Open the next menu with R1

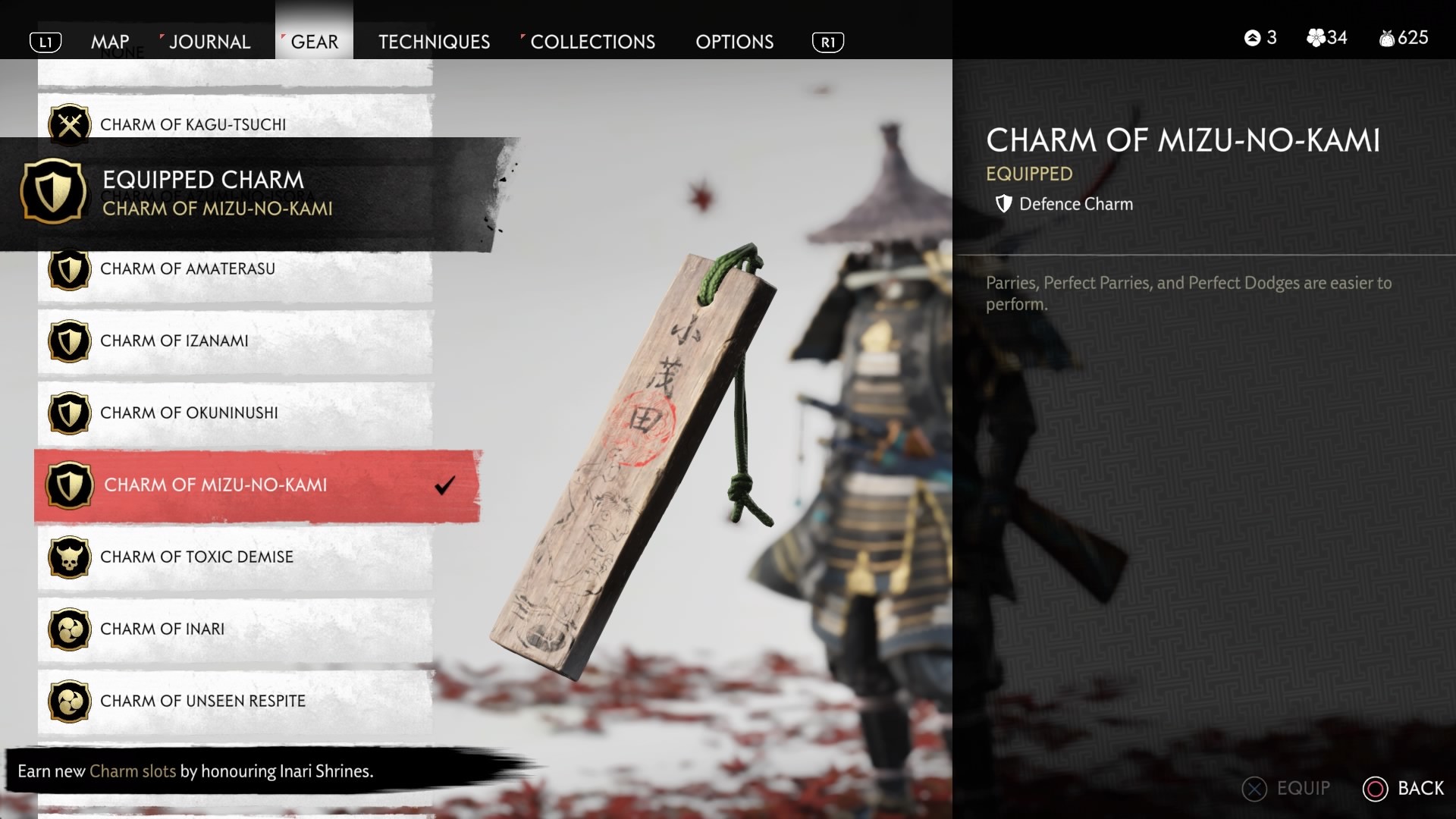click(x=829, y=42)
